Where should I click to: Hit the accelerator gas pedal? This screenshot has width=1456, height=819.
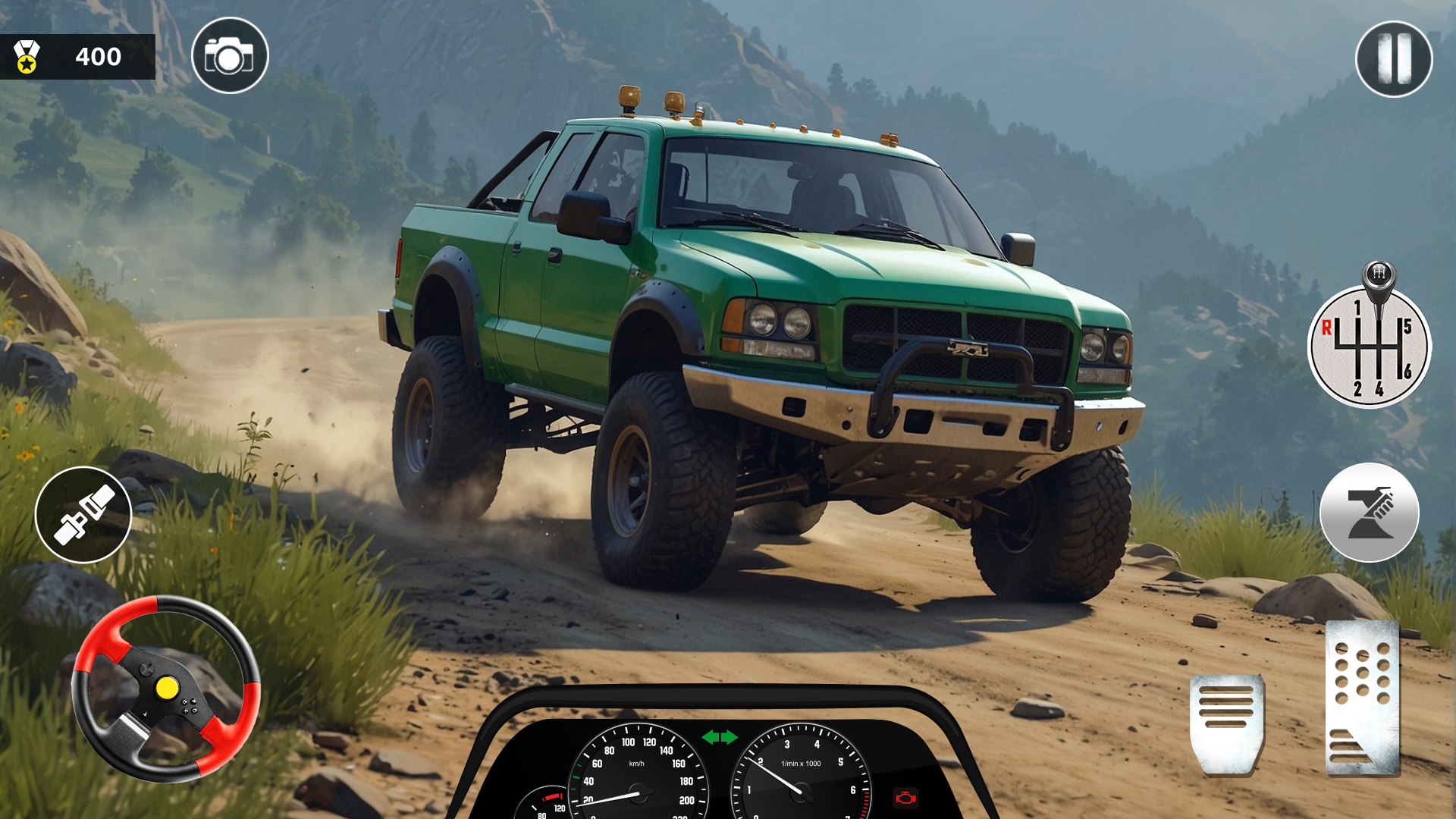[1363, 698]
